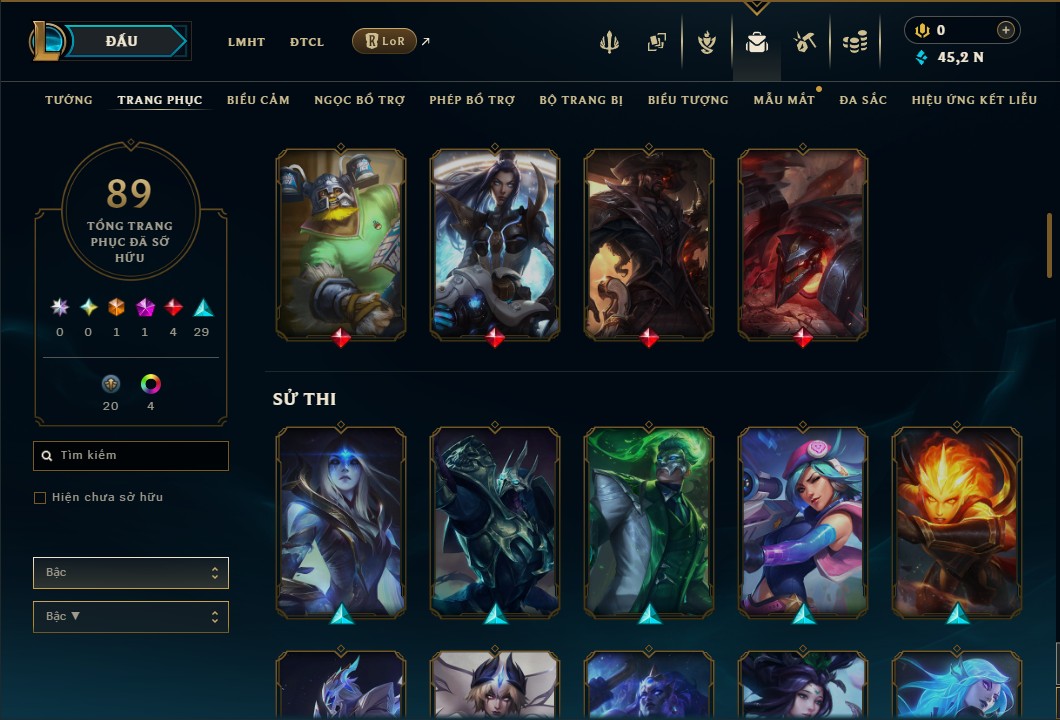
Task: Open the TƯỚNG collection tab
Action: click(x=69, y=100)
